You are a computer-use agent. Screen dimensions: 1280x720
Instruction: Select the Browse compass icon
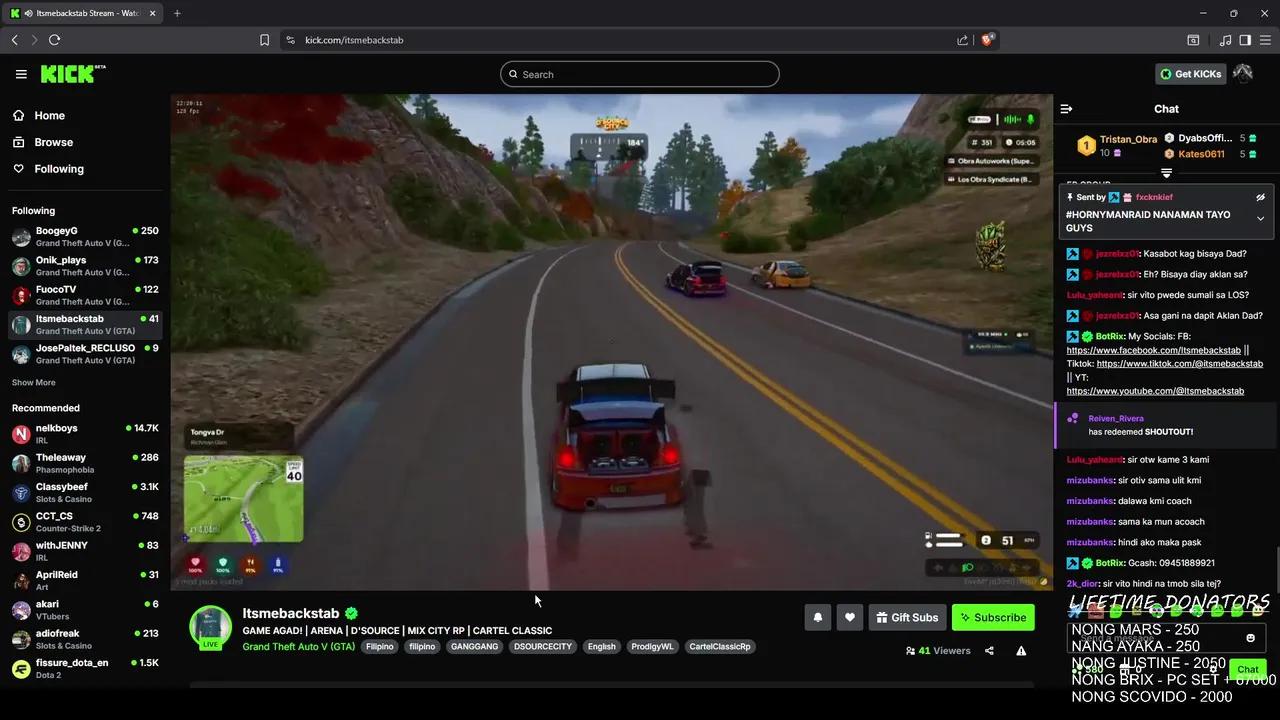[x=20, y=142]
